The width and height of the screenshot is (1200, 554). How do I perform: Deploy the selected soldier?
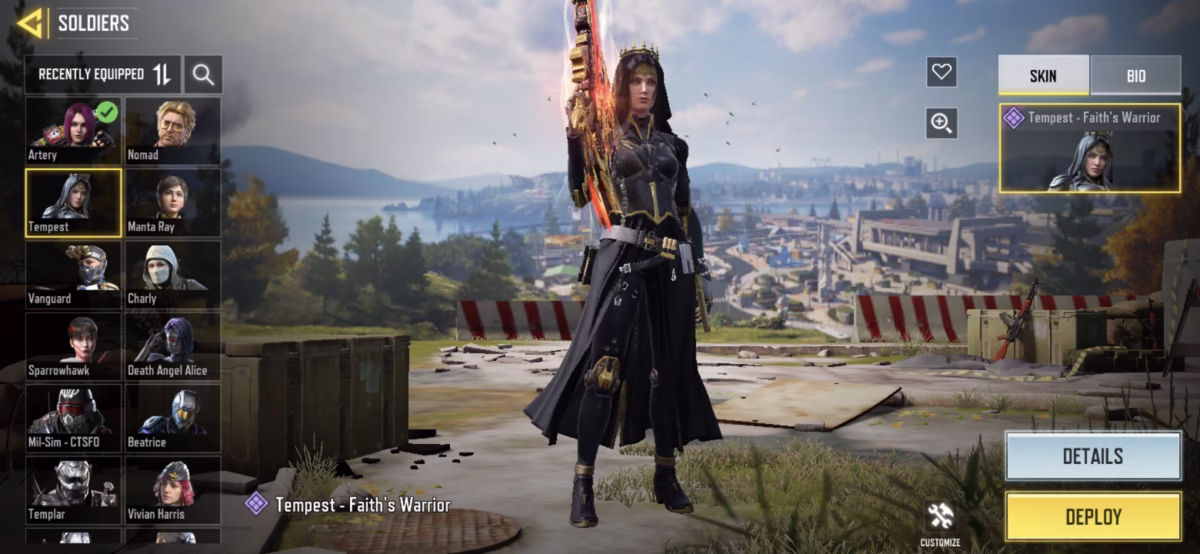point(1092,517)
